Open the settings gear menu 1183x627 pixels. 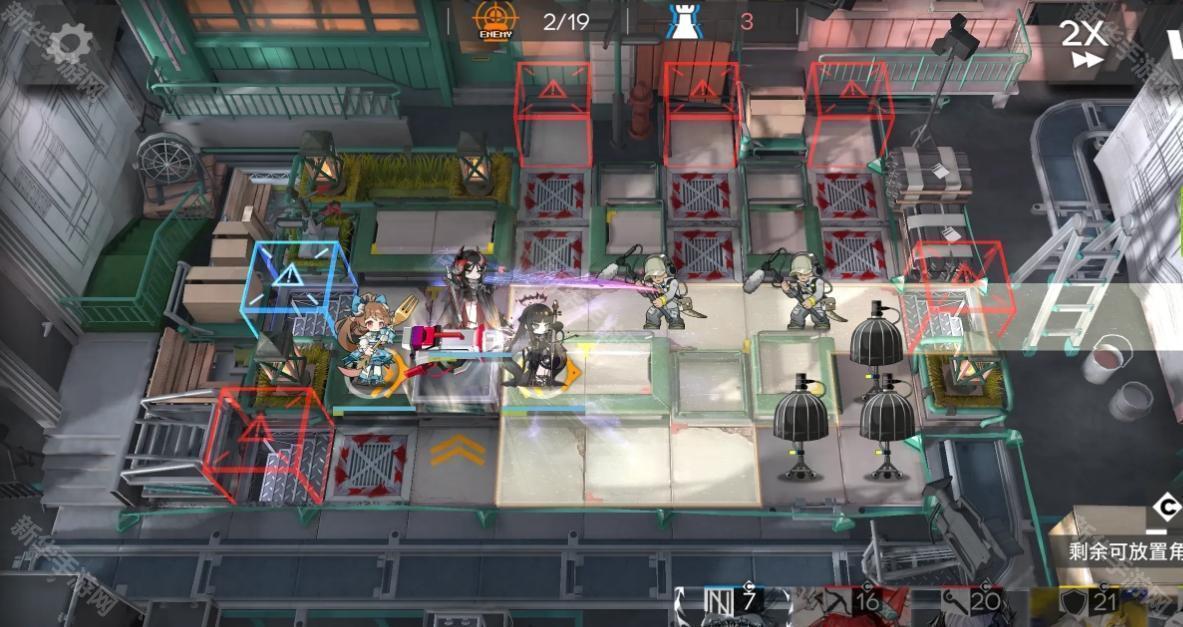69,43
